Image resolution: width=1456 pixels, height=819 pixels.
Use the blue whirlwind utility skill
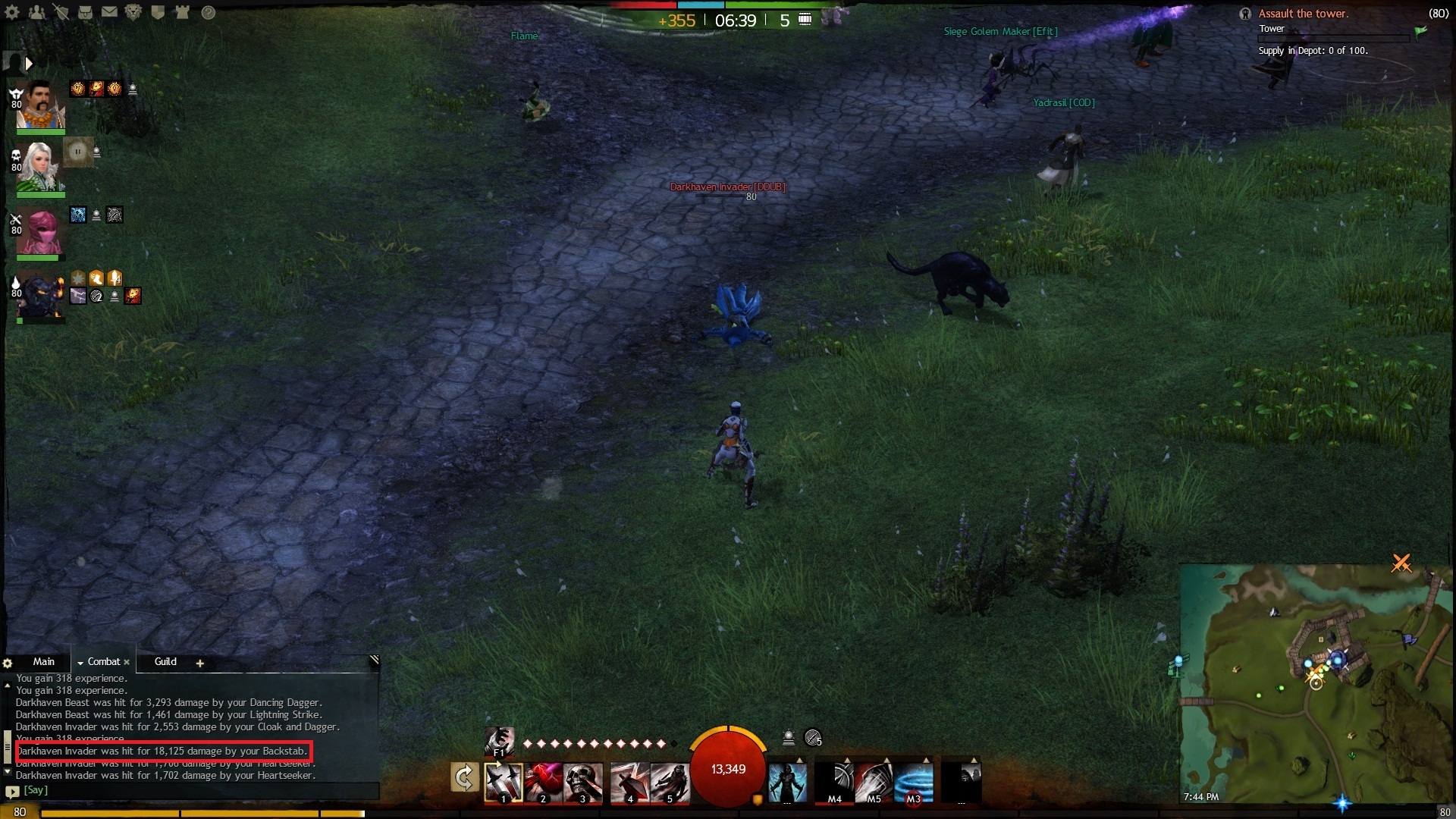coord(914,783)
